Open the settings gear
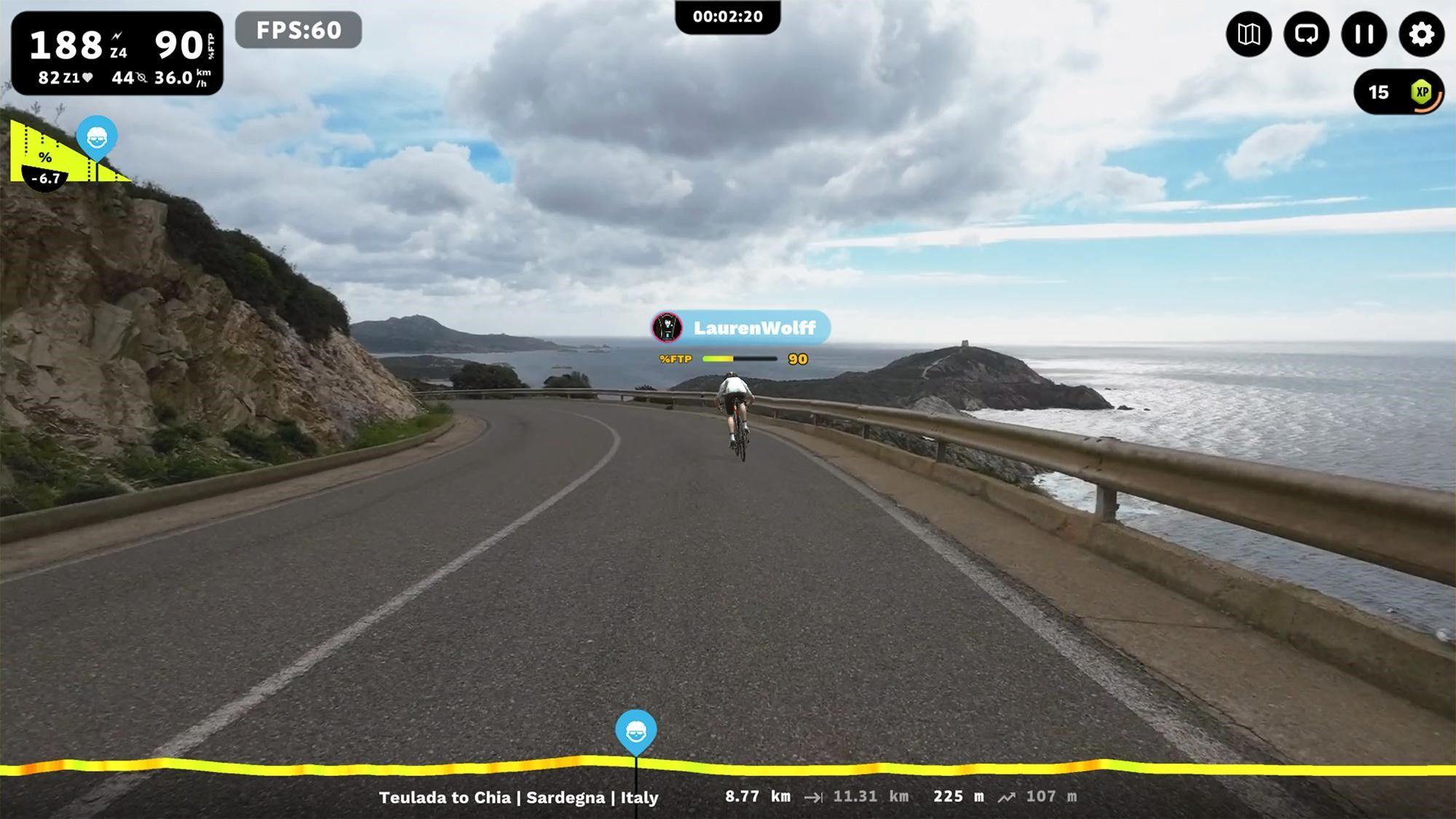 (x=1421, y=34)
